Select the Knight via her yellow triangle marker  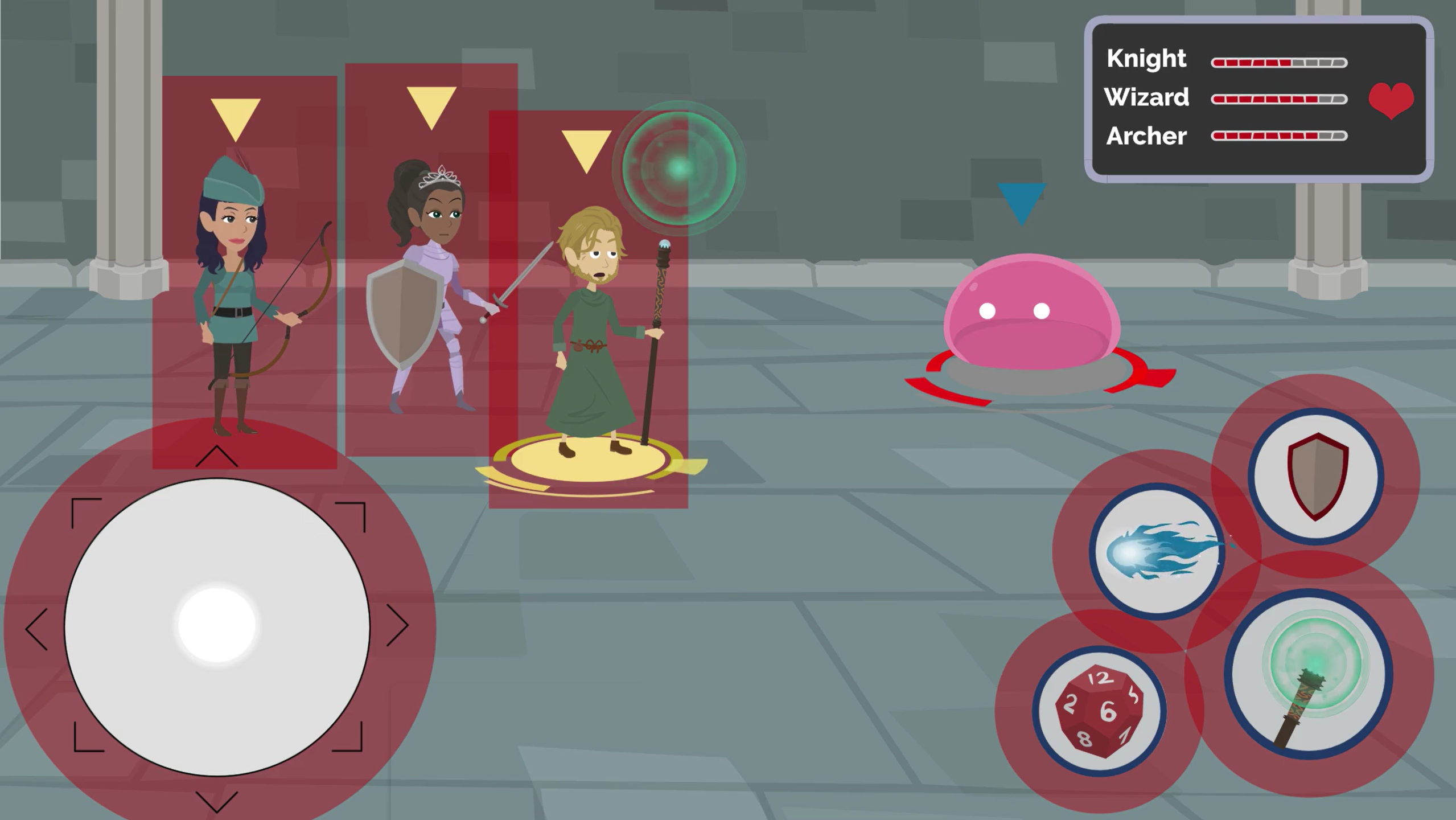pos(433,105)
